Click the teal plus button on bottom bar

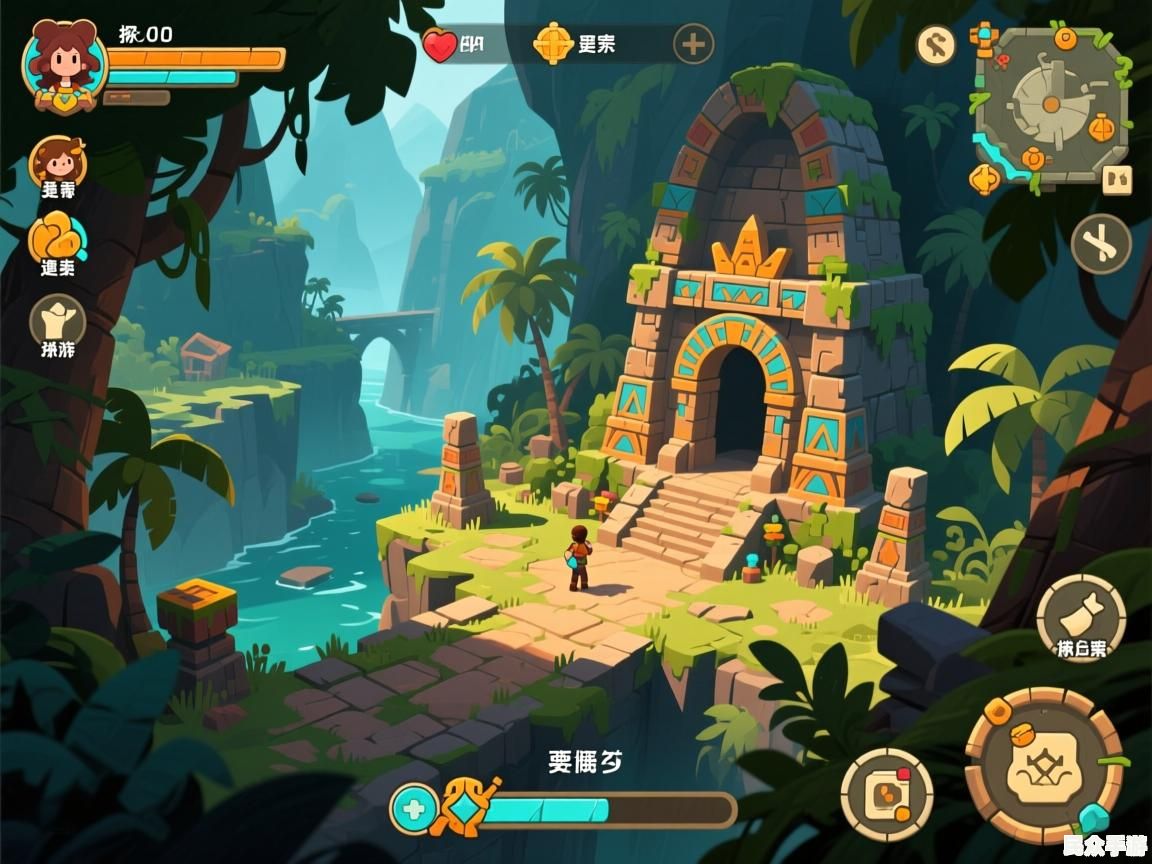tap(412, 808)
